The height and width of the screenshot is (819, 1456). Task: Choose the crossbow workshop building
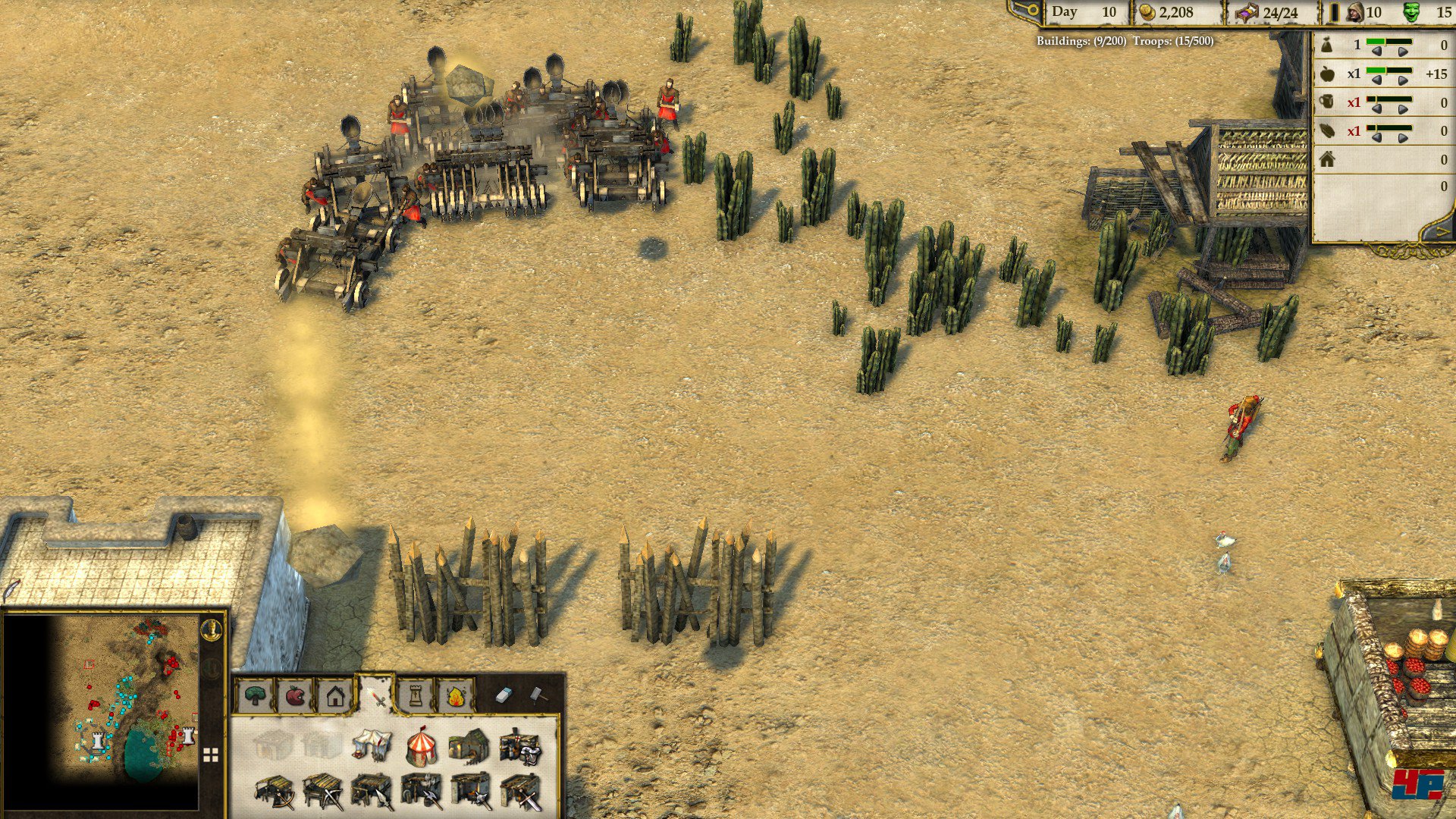[x=323, y=792]
